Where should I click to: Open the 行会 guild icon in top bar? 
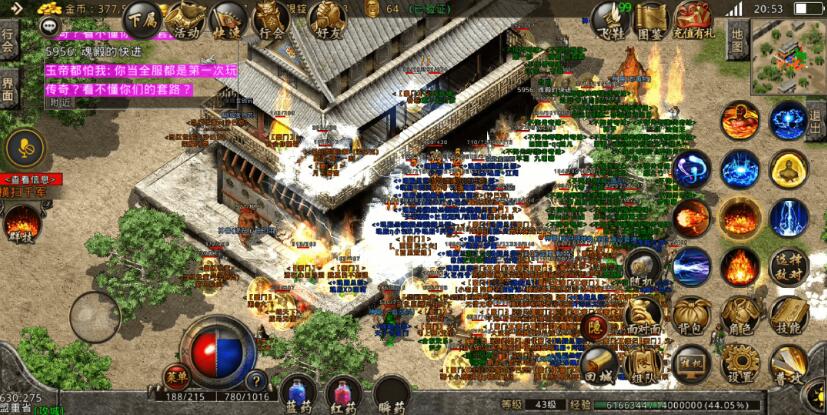pos(270,17)
